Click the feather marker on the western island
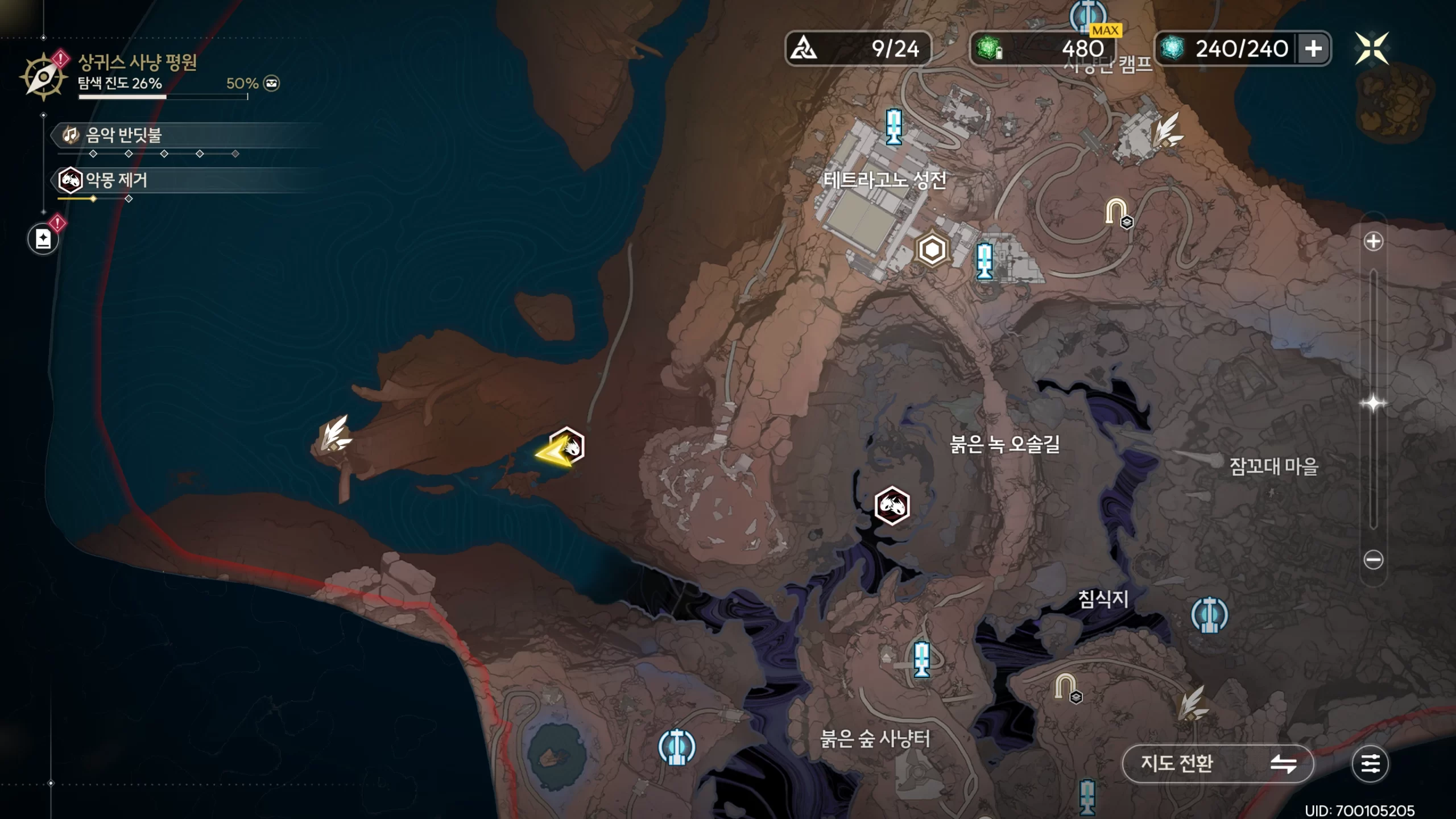 pyautogui.click(x=335, y=435)
